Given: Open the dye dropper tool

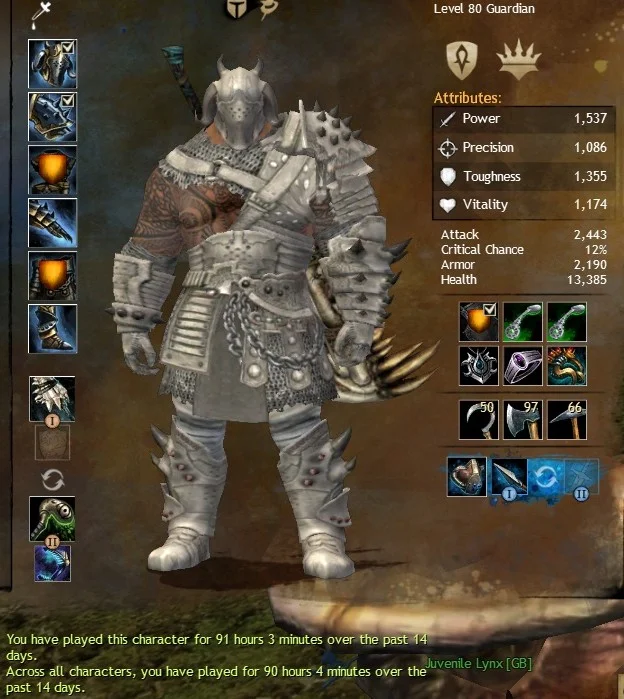Looking at the screenshot, I should click(x=43, y=14).
